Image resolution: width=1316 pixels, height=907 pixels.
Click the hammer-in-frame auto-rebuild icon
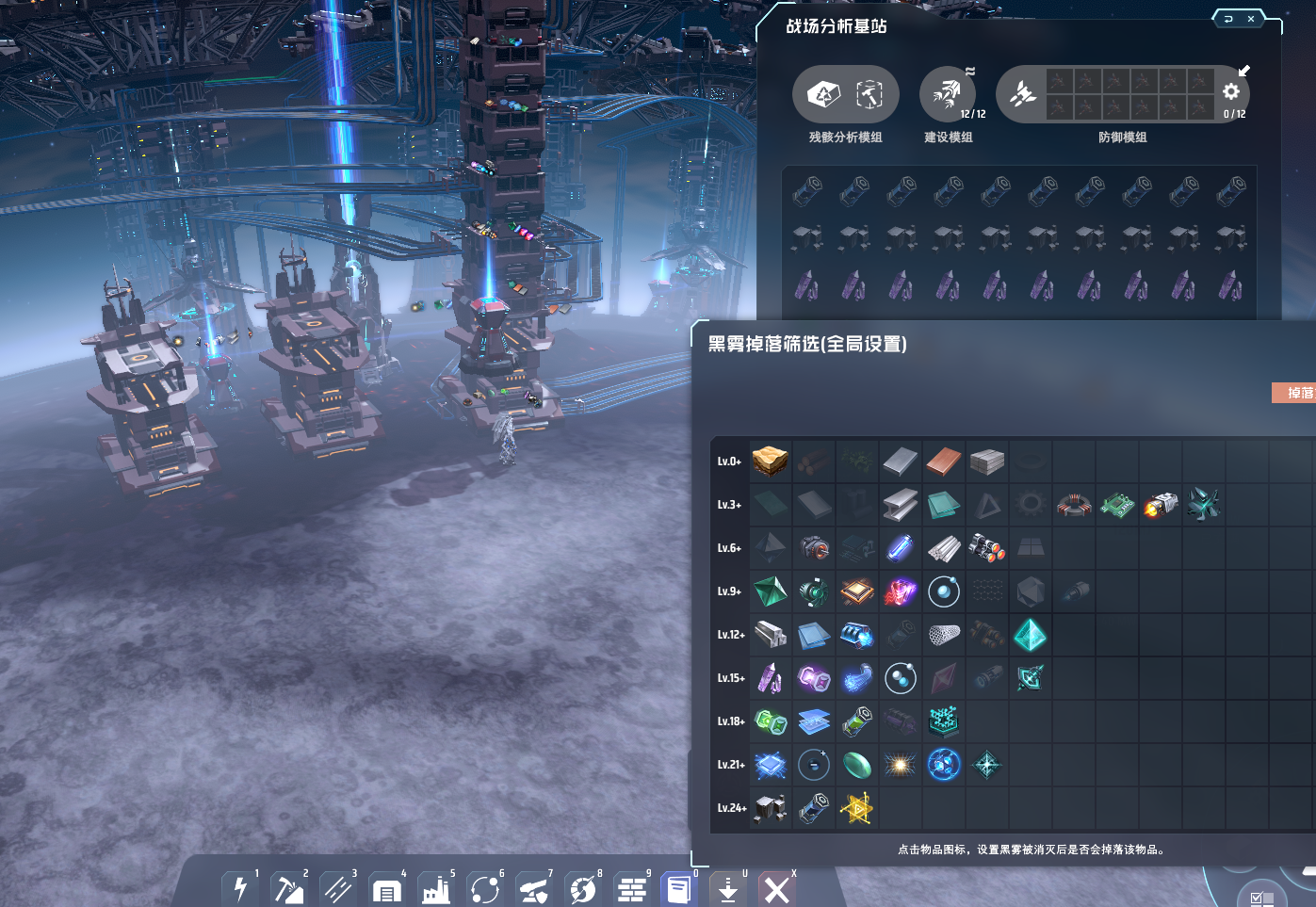click(869, 93)
